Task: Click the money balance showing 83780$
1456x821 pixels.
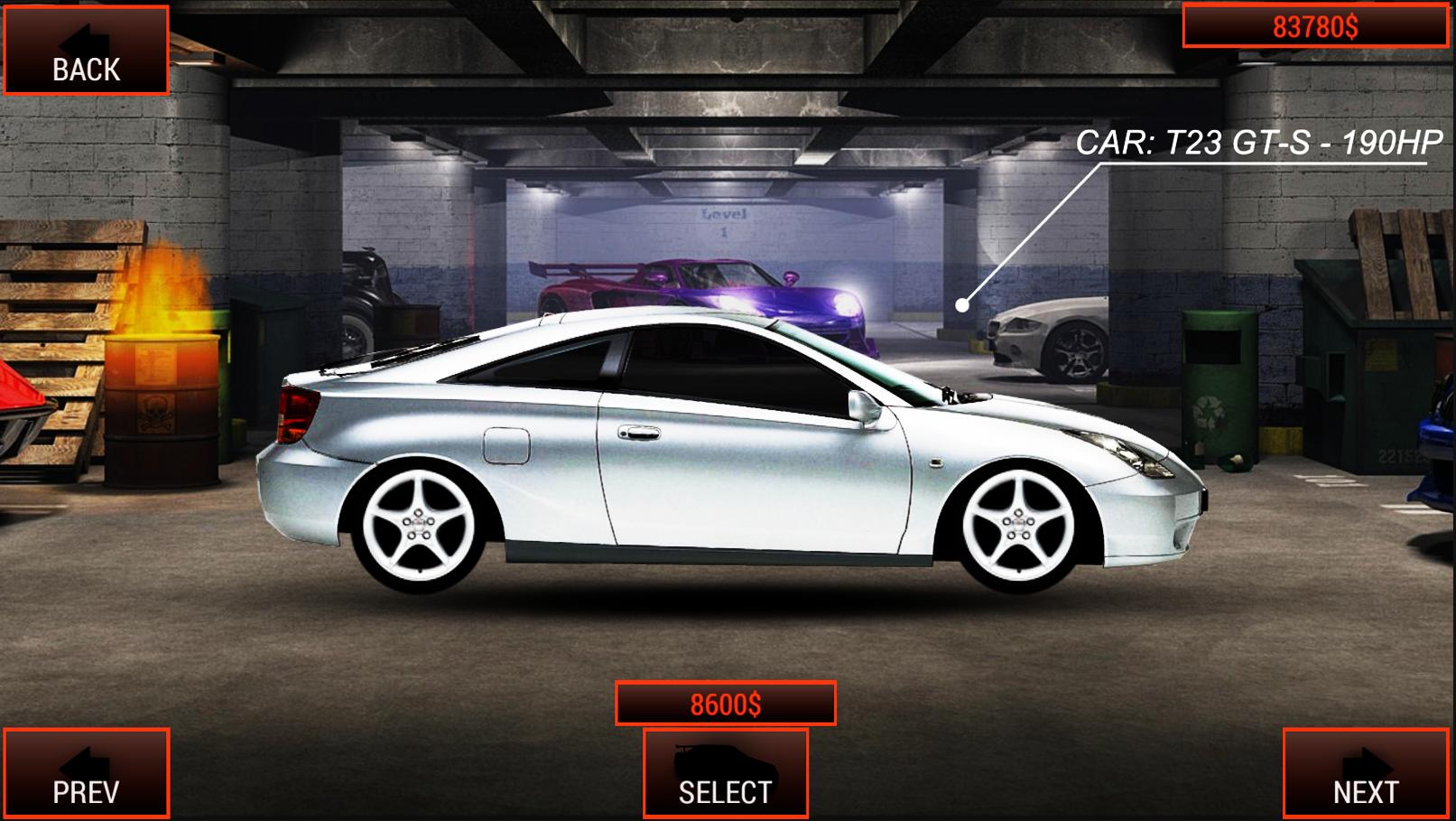Action: coord(1313,25)
